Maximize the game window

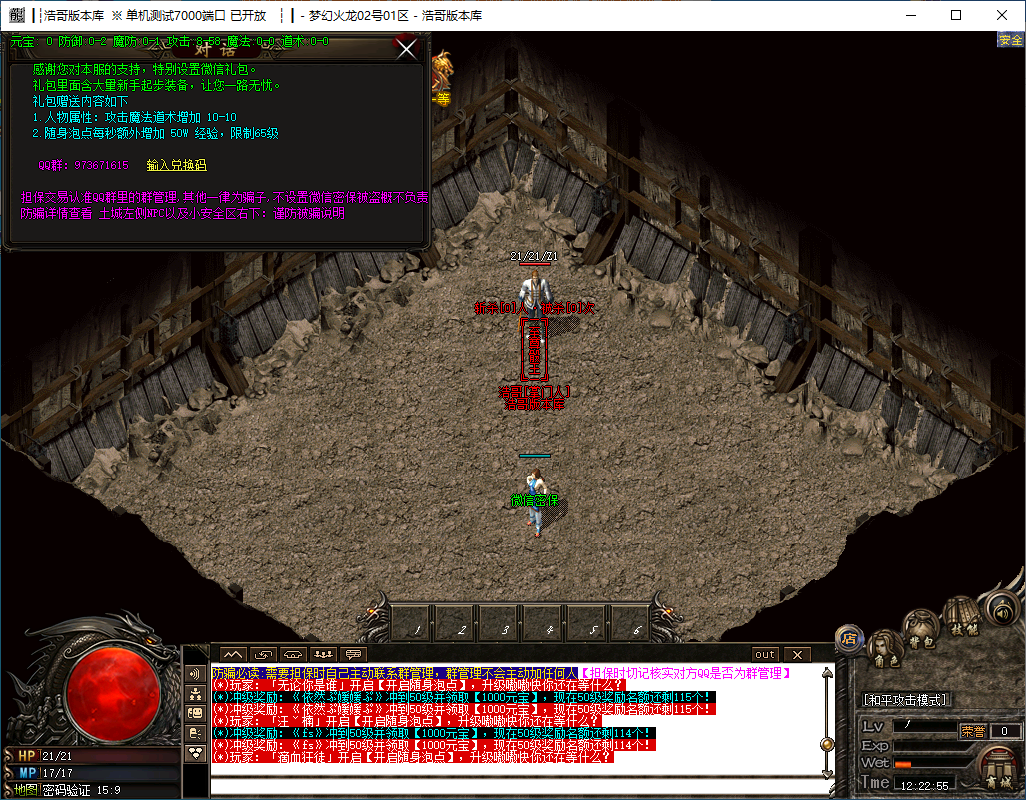click(x=956, y=15)
